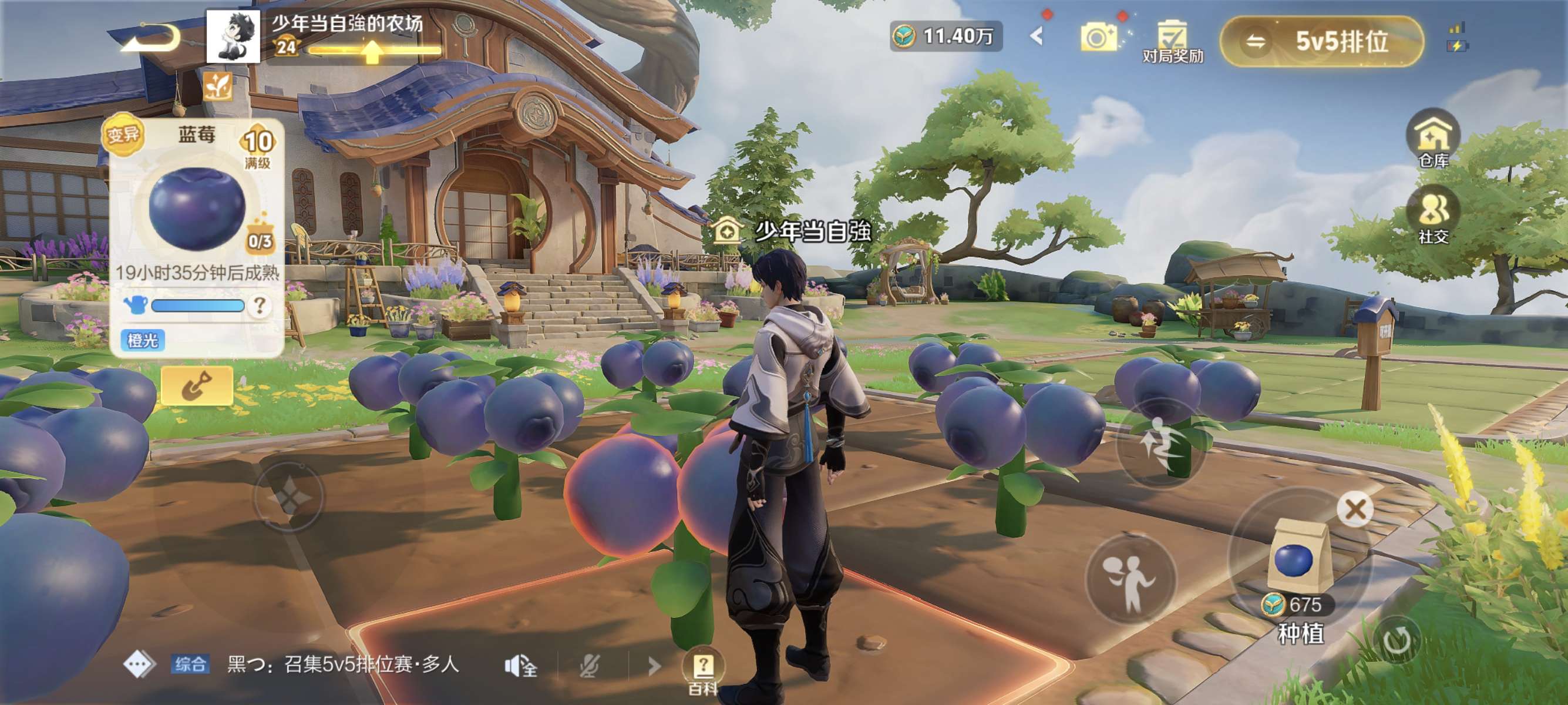Click the back arrow button
1568x705 pixels.
[150, 39]
